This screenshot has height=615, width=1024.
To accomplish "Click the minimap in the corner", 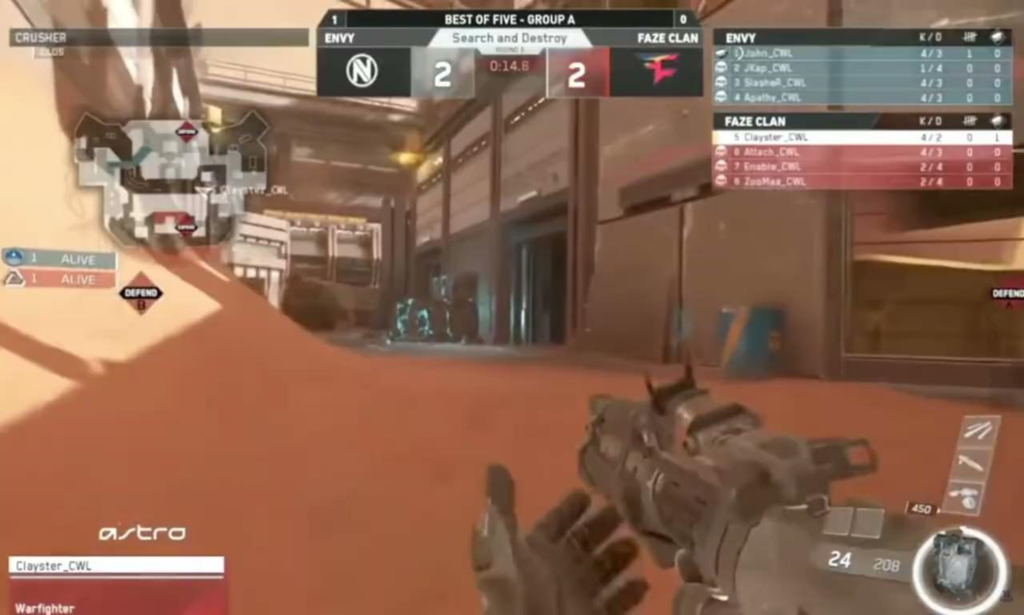I will 172,178.
